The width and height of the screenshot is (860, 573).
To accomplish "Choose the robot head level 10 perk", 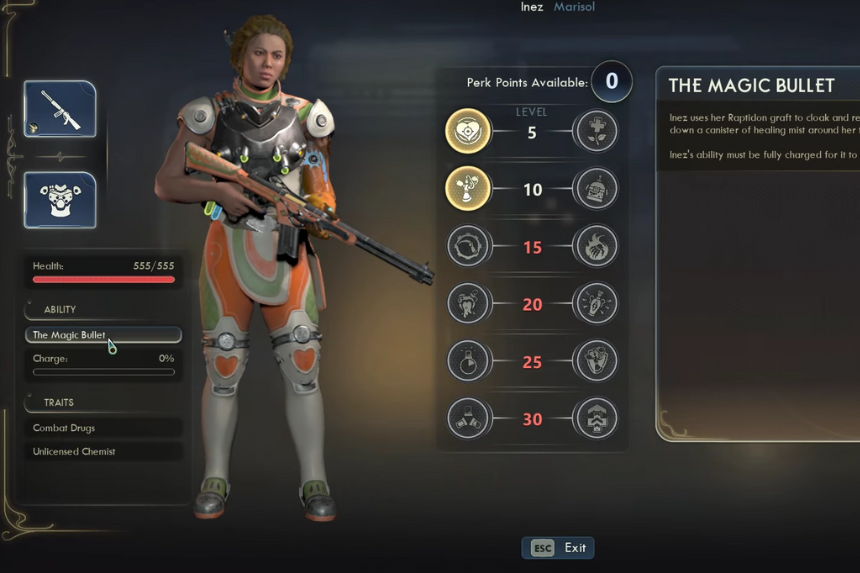I will pyautogui.click(x=596, y=188).
